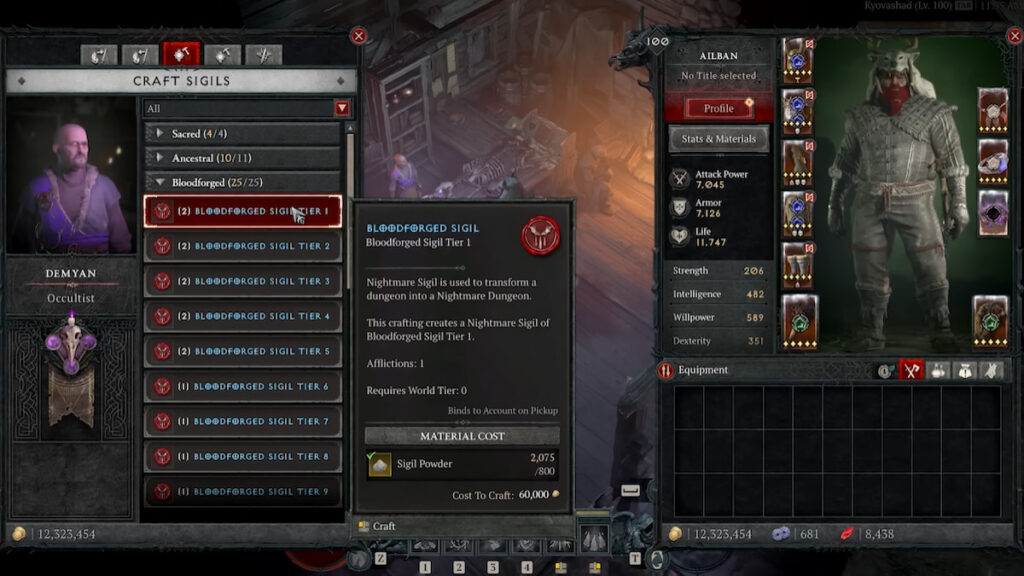
Task: Select Bloodforged Sigil Tier 1
Action: (x=243, y=211)
